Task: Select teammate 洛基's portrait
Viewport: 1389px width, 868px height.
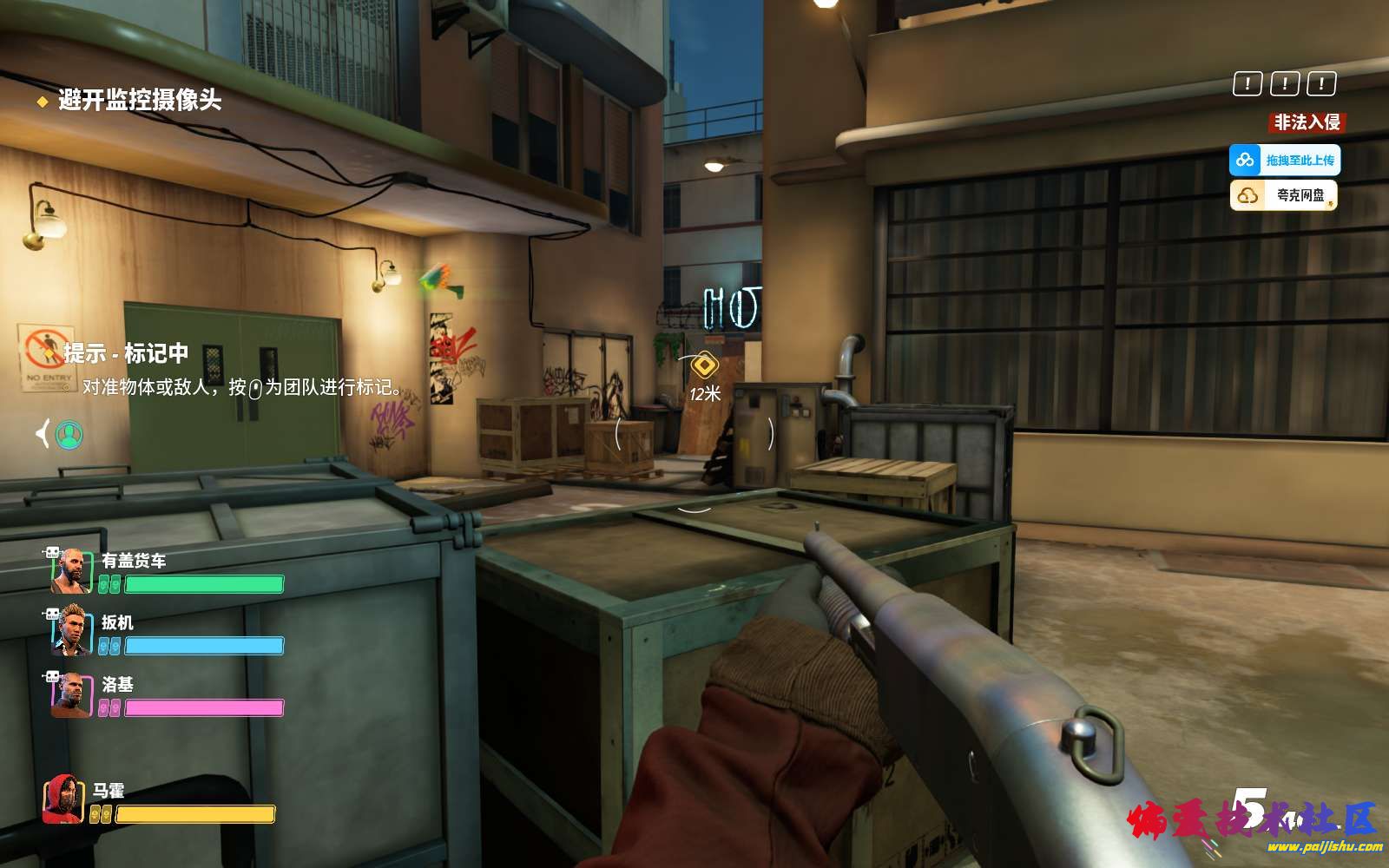Action: click(72, 694)
